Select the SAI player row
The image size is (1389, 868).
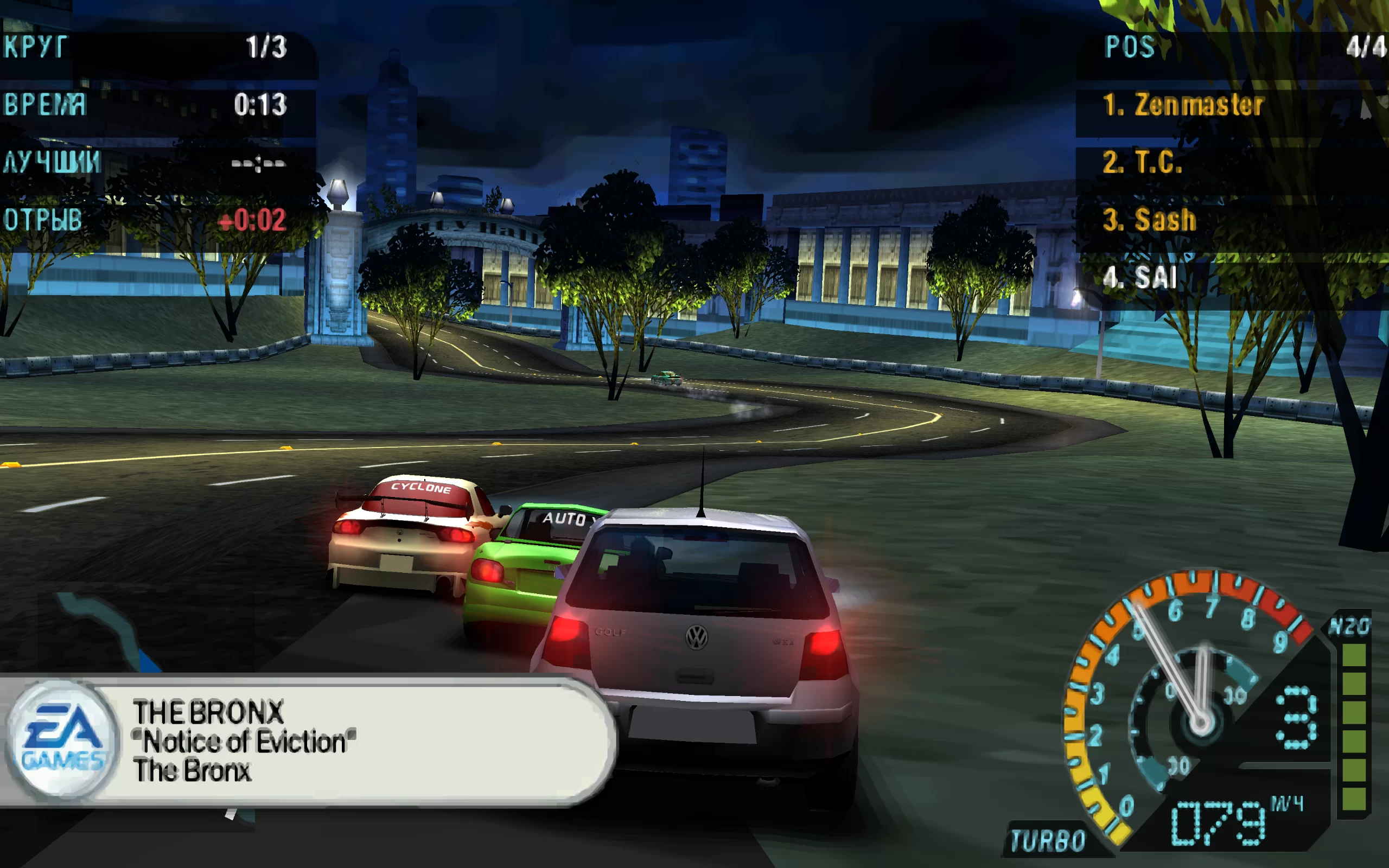pos(1140,278)
